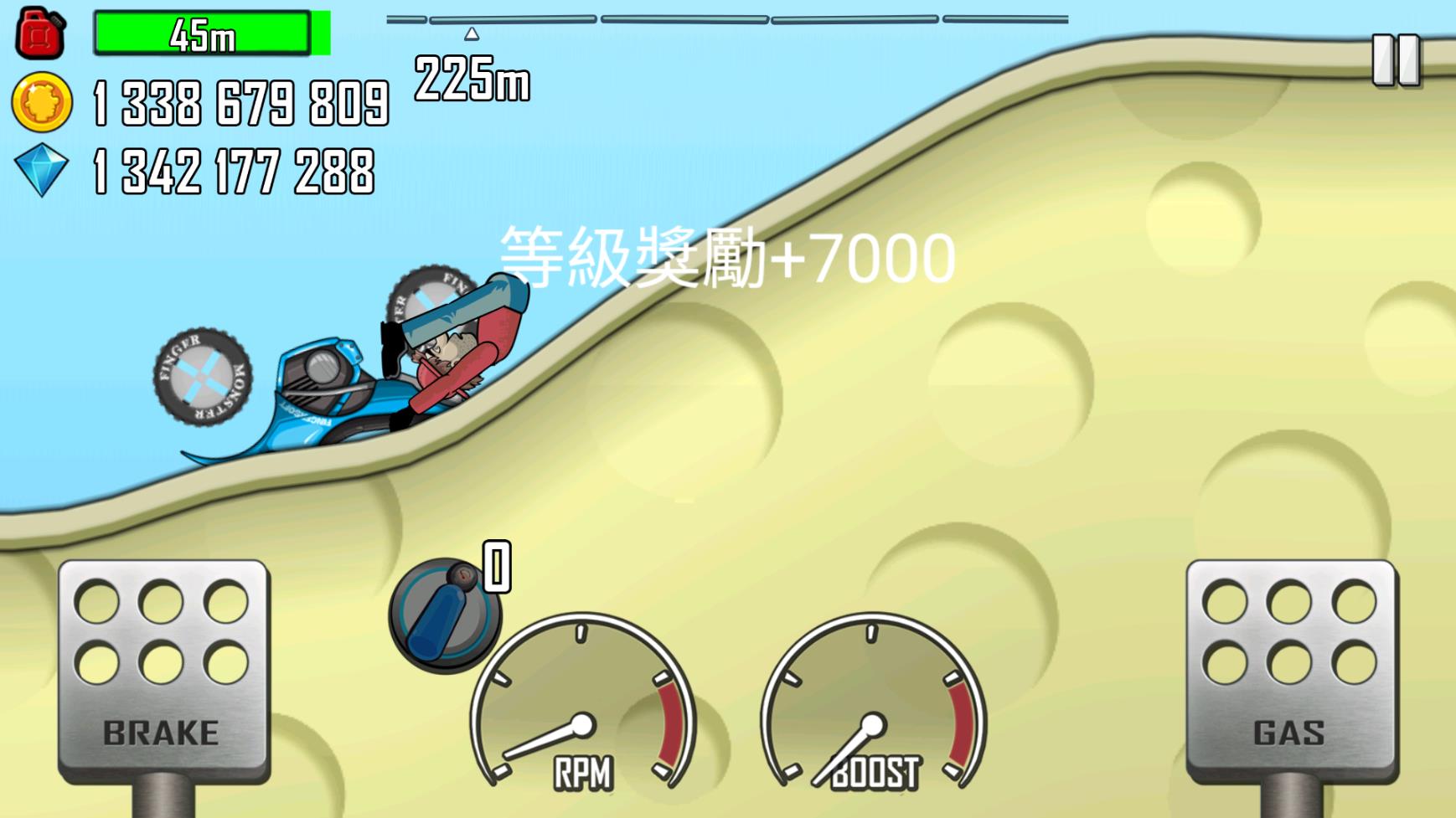Click the 等級獎勵+7000 reward text
Image resolution: width=1456 pixels, height=818 pixels.
click(x=725, y=255)
